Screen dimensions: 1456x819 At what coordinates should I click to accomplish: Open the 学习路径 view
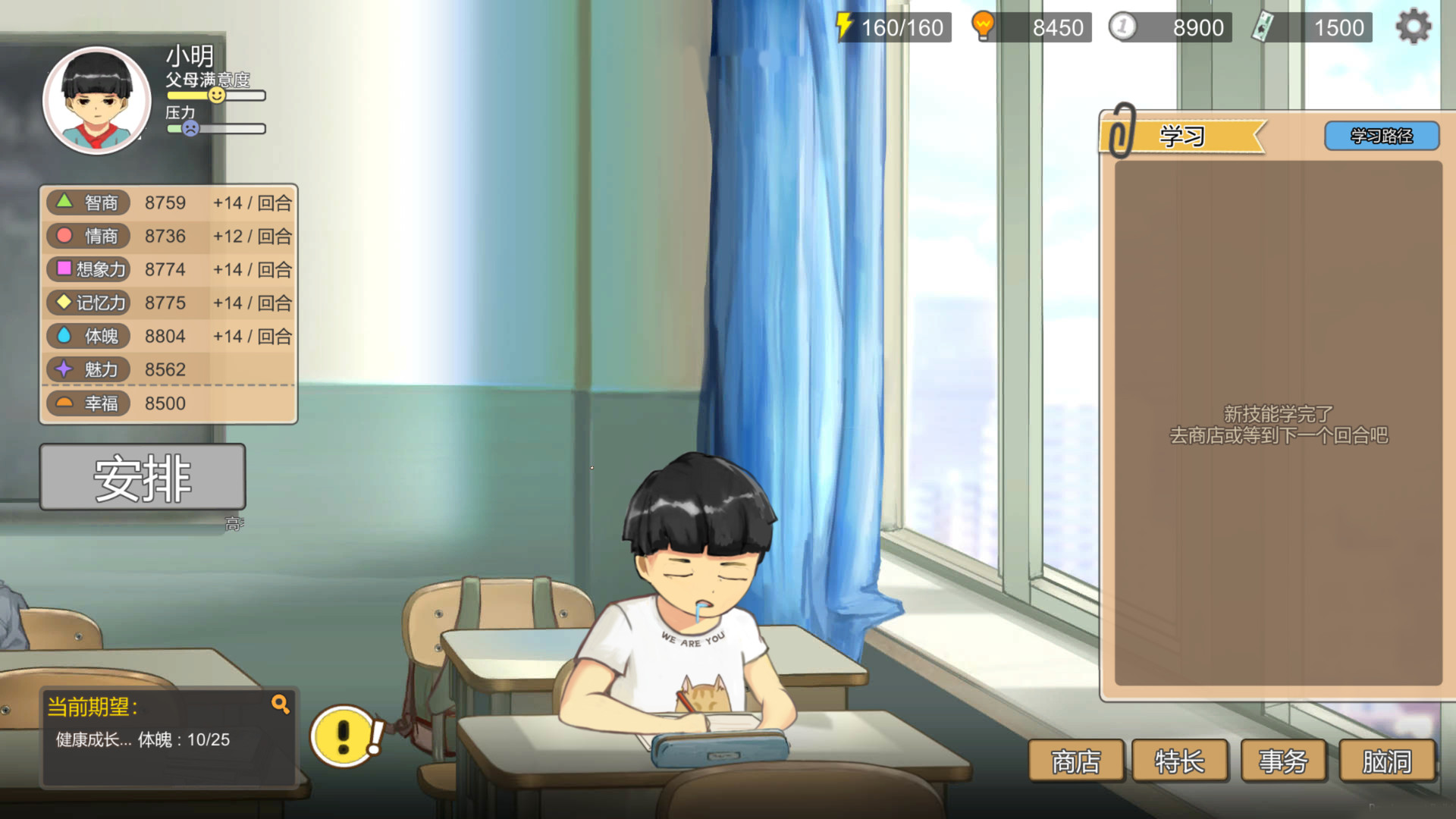point(1381,136)
